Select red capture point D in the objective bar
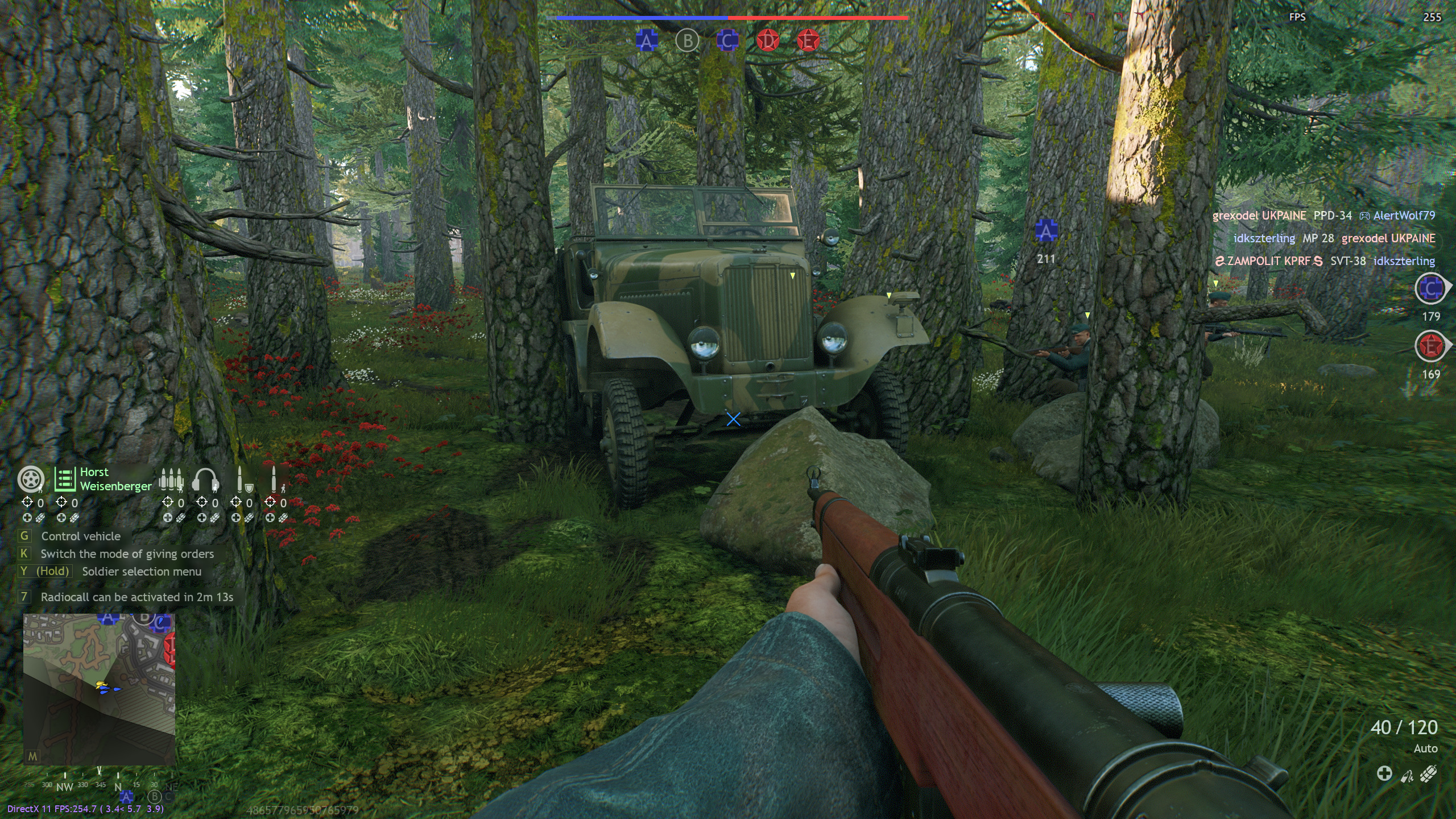 tap(768, 41)
